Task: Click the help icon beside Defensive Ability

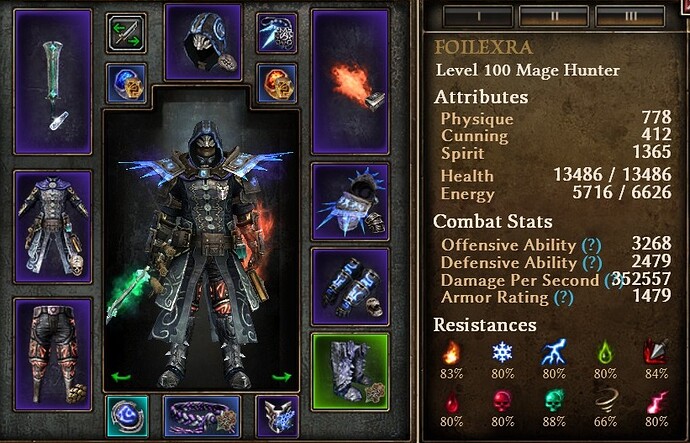Action: (591, 262)
